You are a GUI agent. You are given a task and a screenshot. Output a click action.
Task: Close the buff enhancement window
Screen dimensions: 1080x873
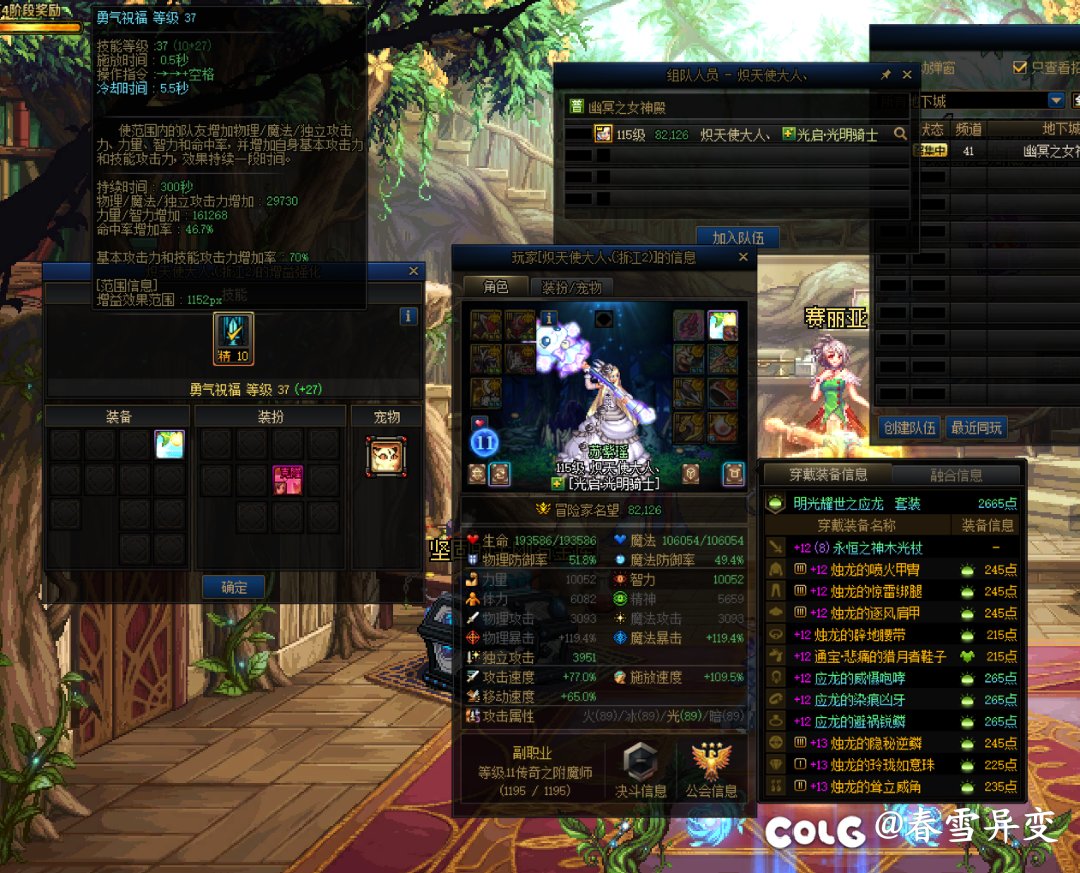coord(414,271)
